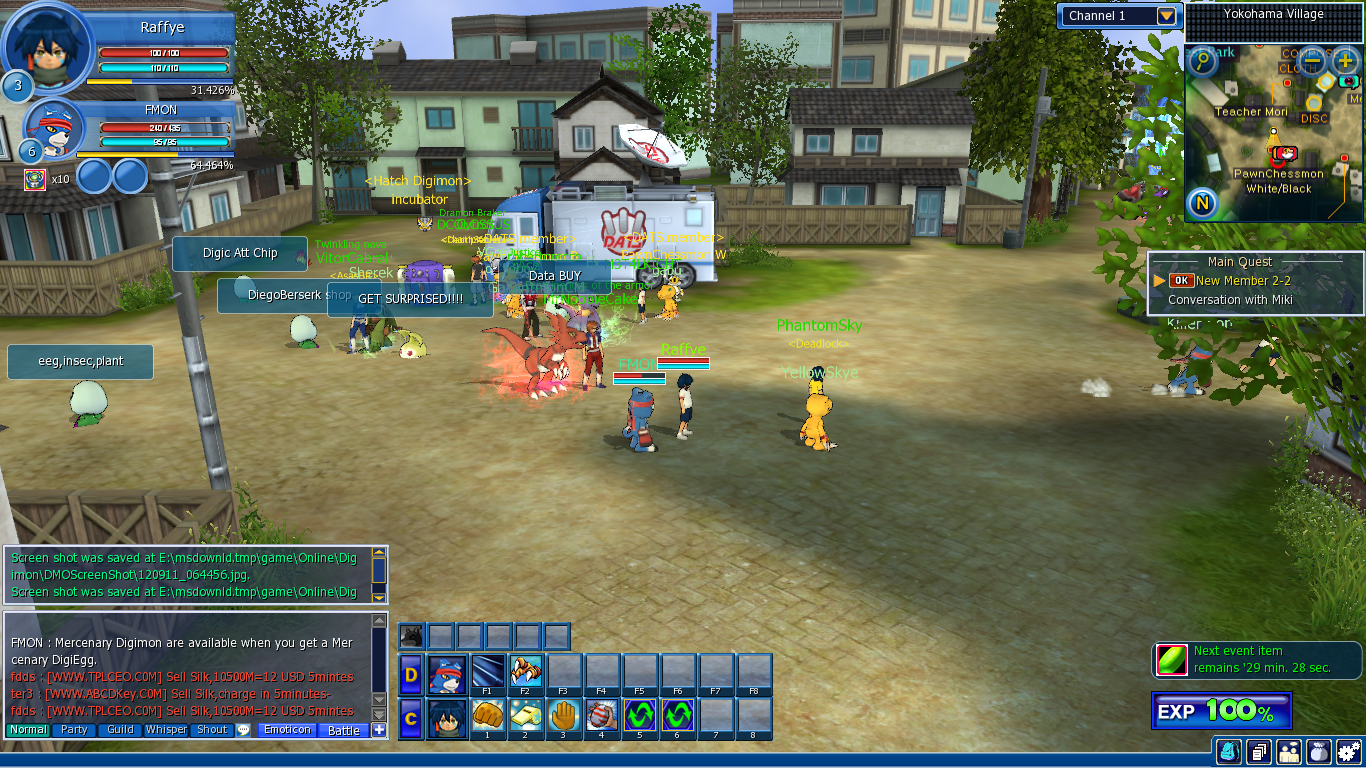This screenshot has height=768, width=1366.
Task: Click the minimap zoom plus toggle
Action: point(1345,62)
